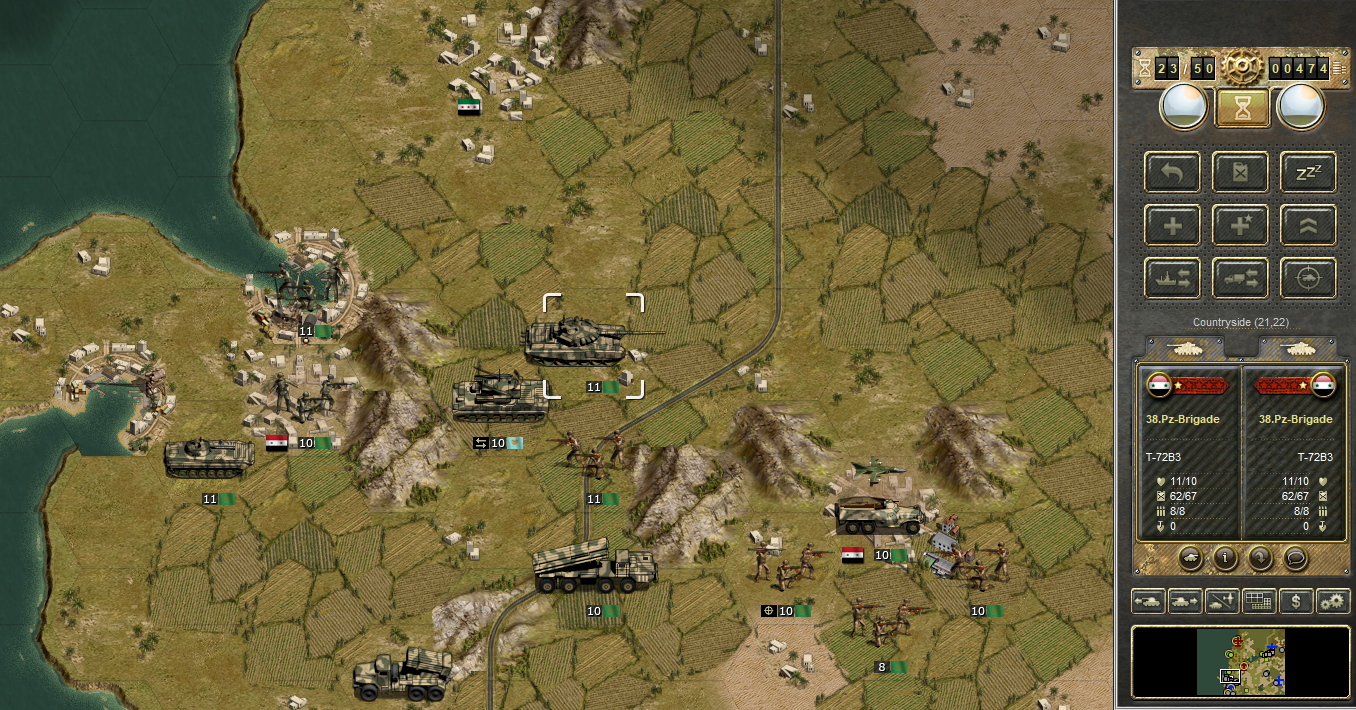Order elite replacements with the plus-star button
This screenshot has width=1356, height=710.
pos(1240,225)
